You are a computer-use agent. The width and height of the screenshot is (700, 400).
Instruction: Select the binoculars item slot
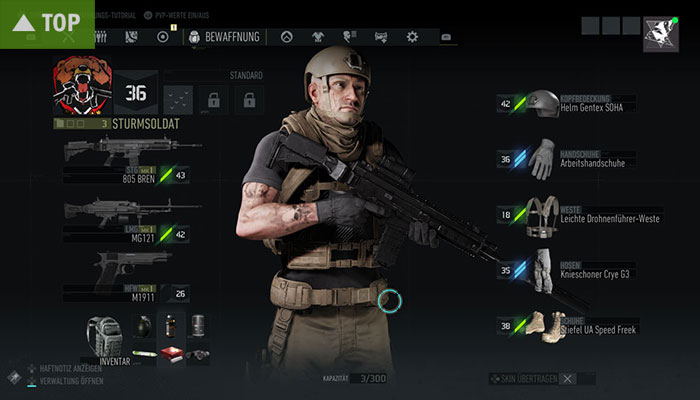tap(199, 353)
